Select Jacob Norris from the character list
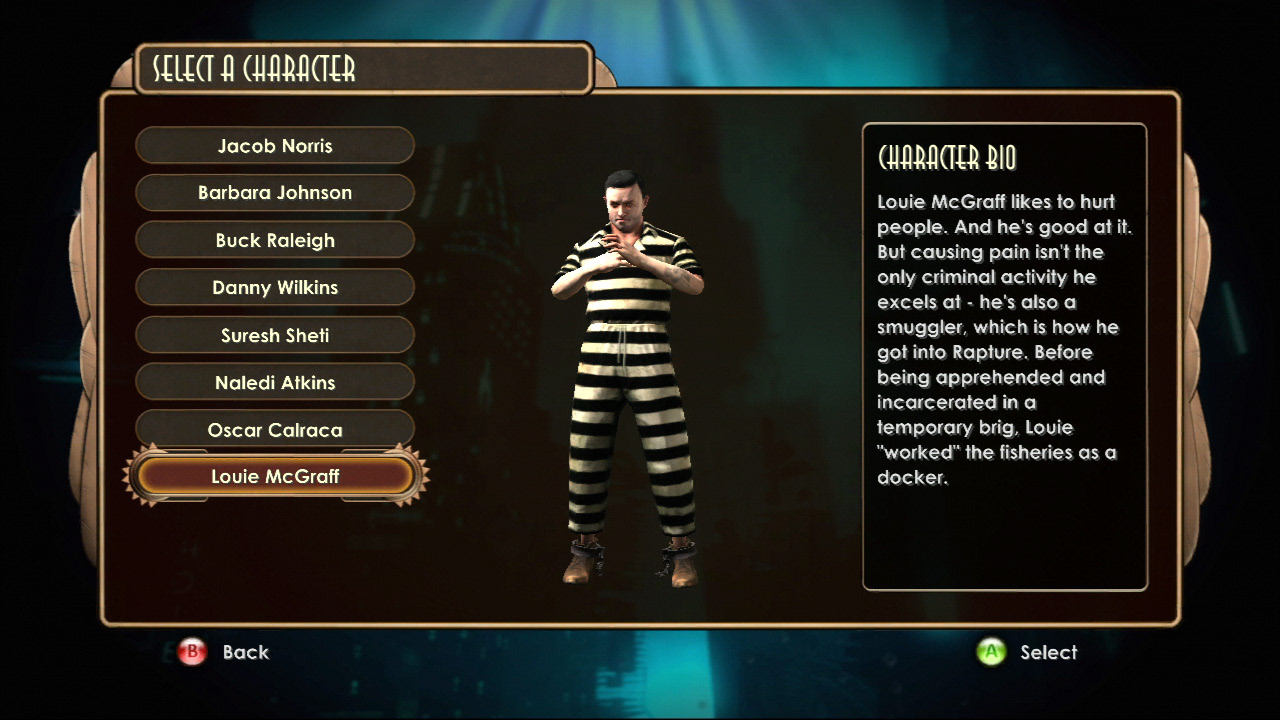Viewport: 1280px width, 720px height. [x=275, y=146]
